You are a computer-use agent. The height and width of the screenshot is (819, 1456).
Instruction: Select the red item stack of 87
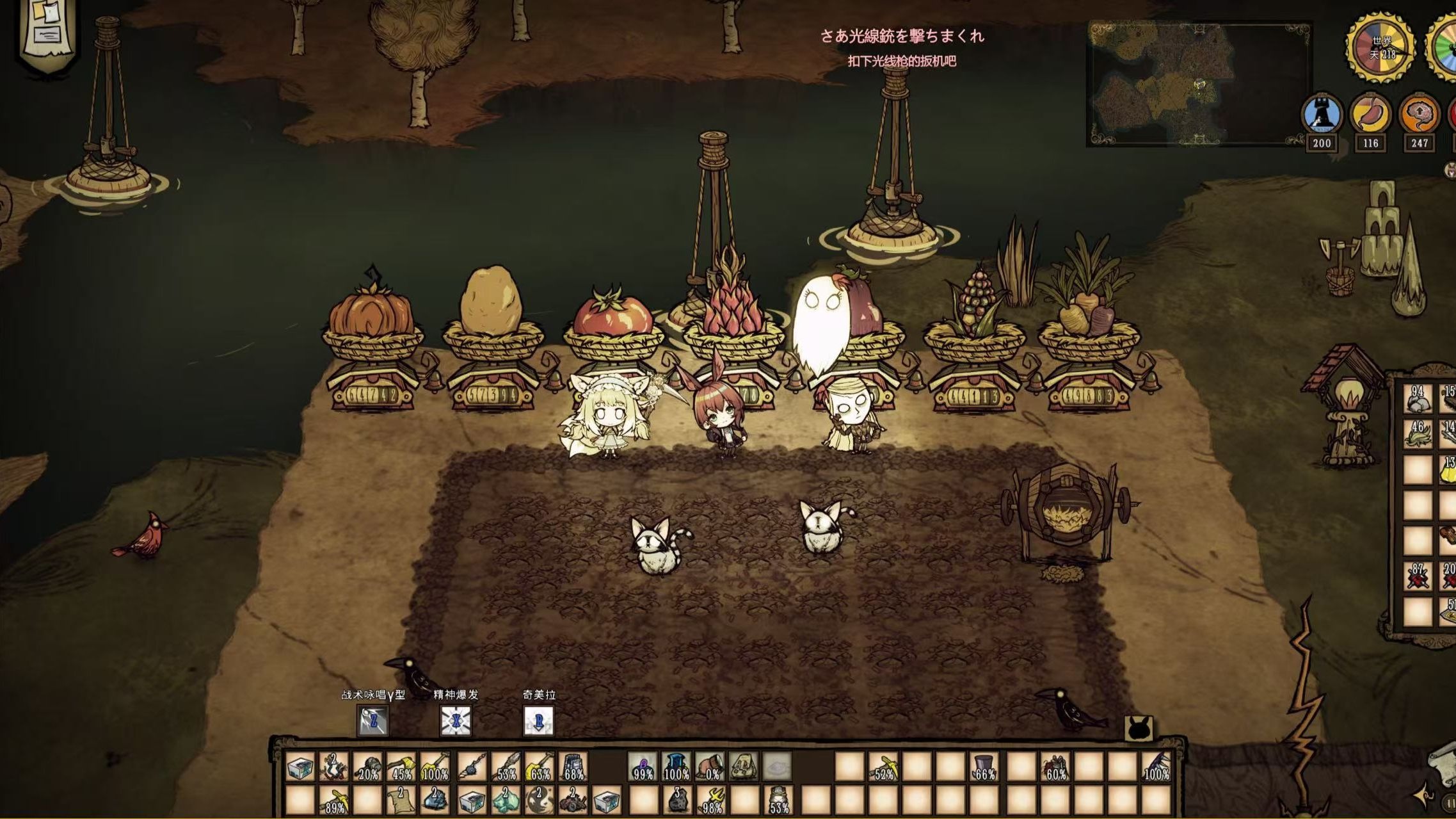pyautogui.click(x=1418, y=576)
